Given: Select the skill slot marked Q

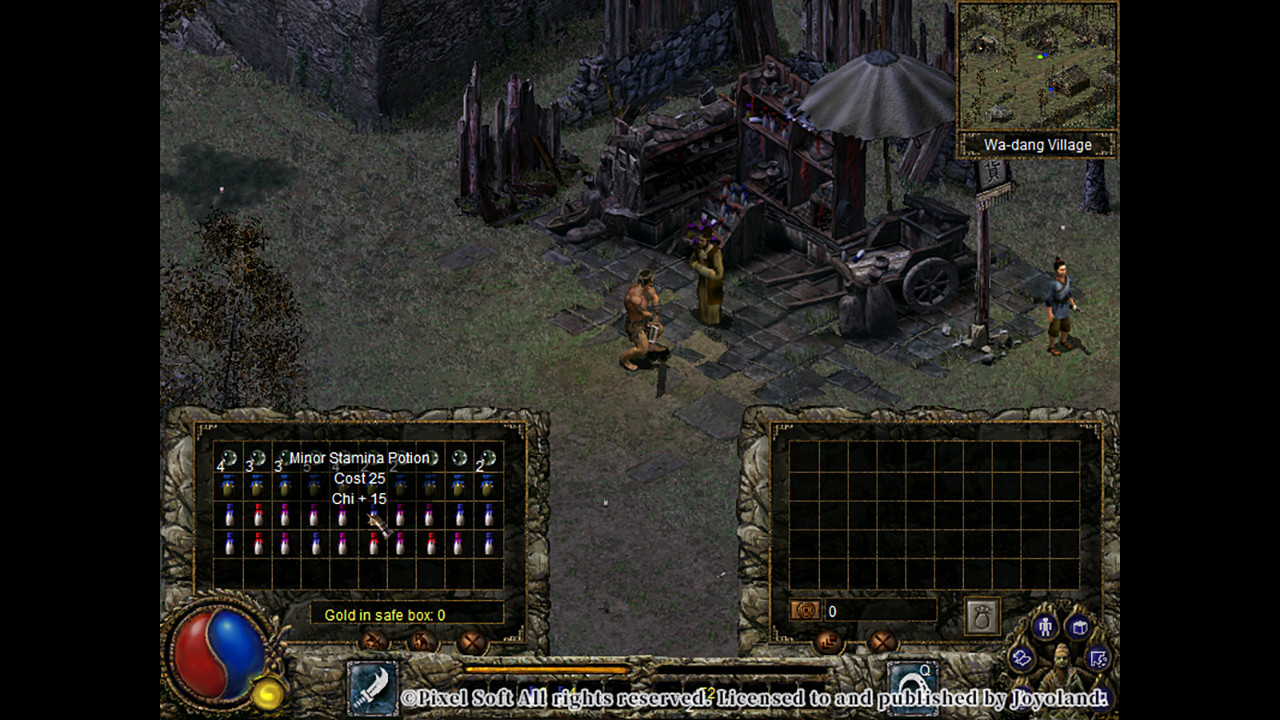Looking at the screenshot, I should pyautogui.click(x=911, y=685).
